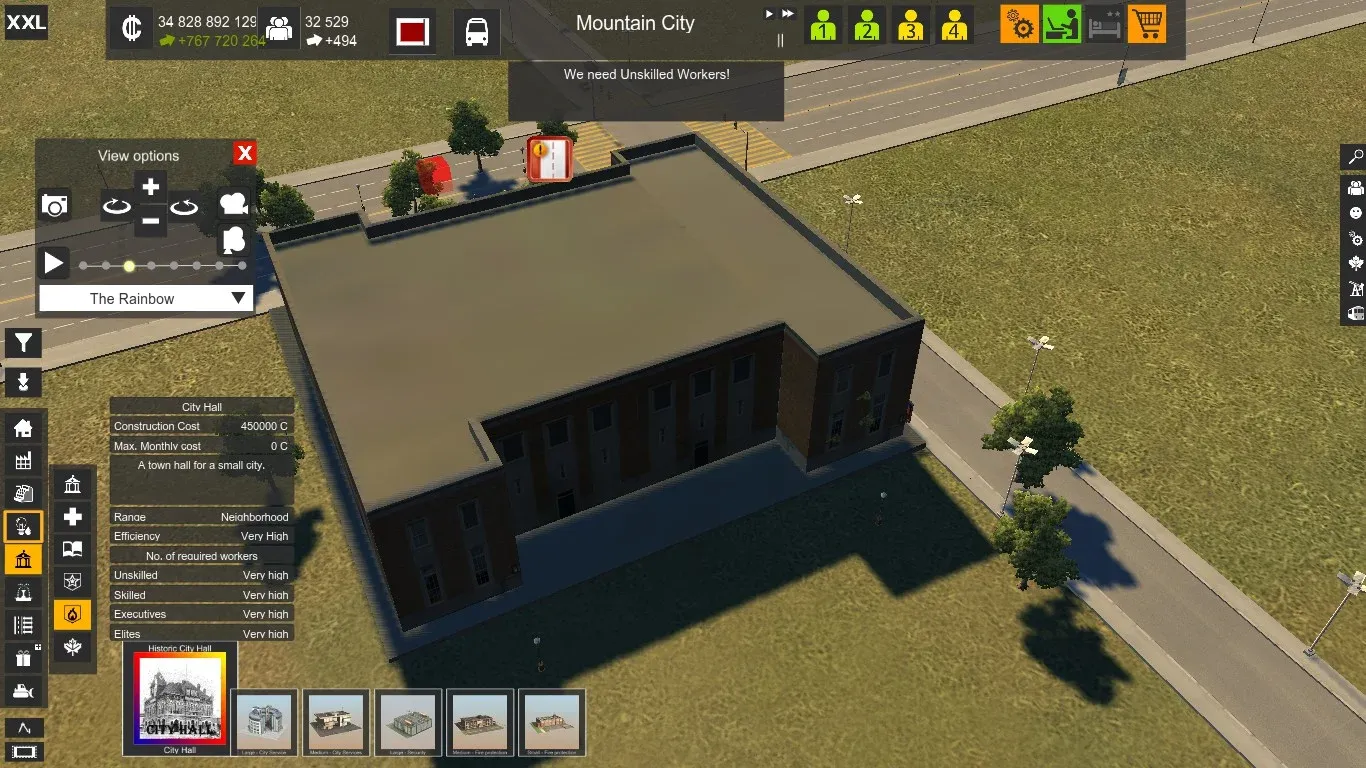
Task: Take a screenshot with the camera icon
Action: pyautogui.click(x=55, y=205)
